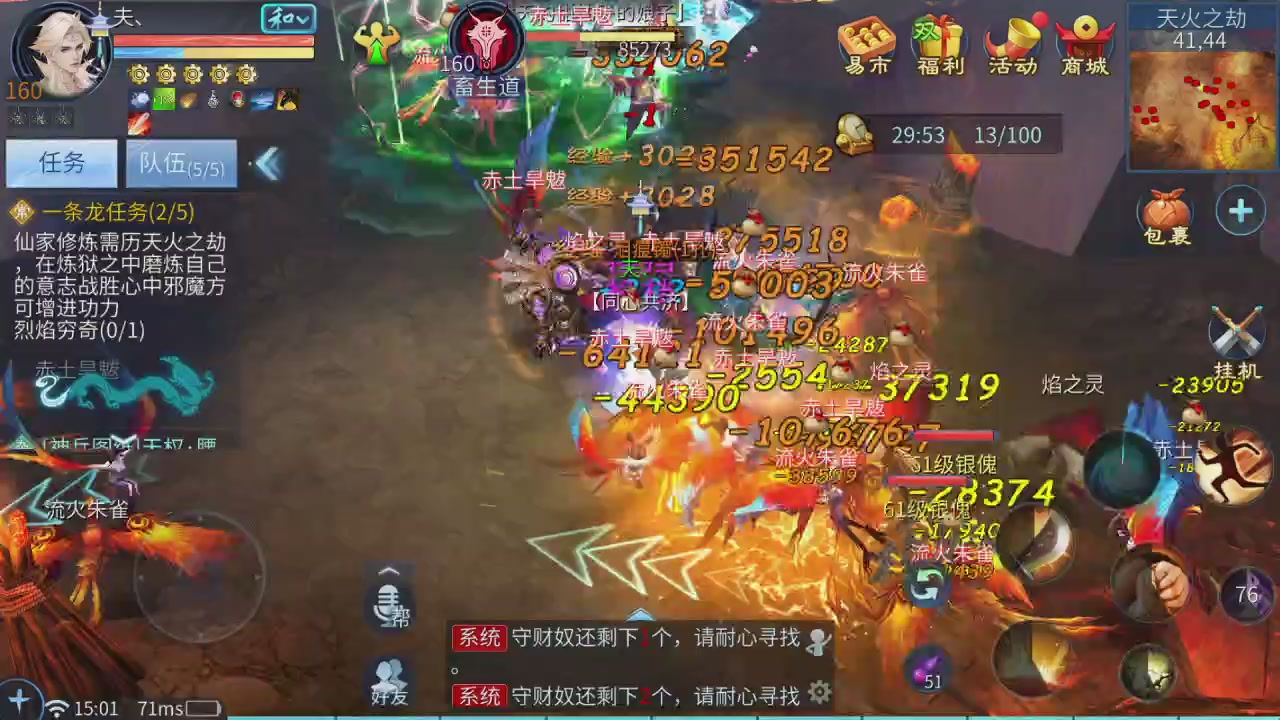Switch to the 任务 tasks tab
The image size is (1280, 720).
[x=62, y=163]
